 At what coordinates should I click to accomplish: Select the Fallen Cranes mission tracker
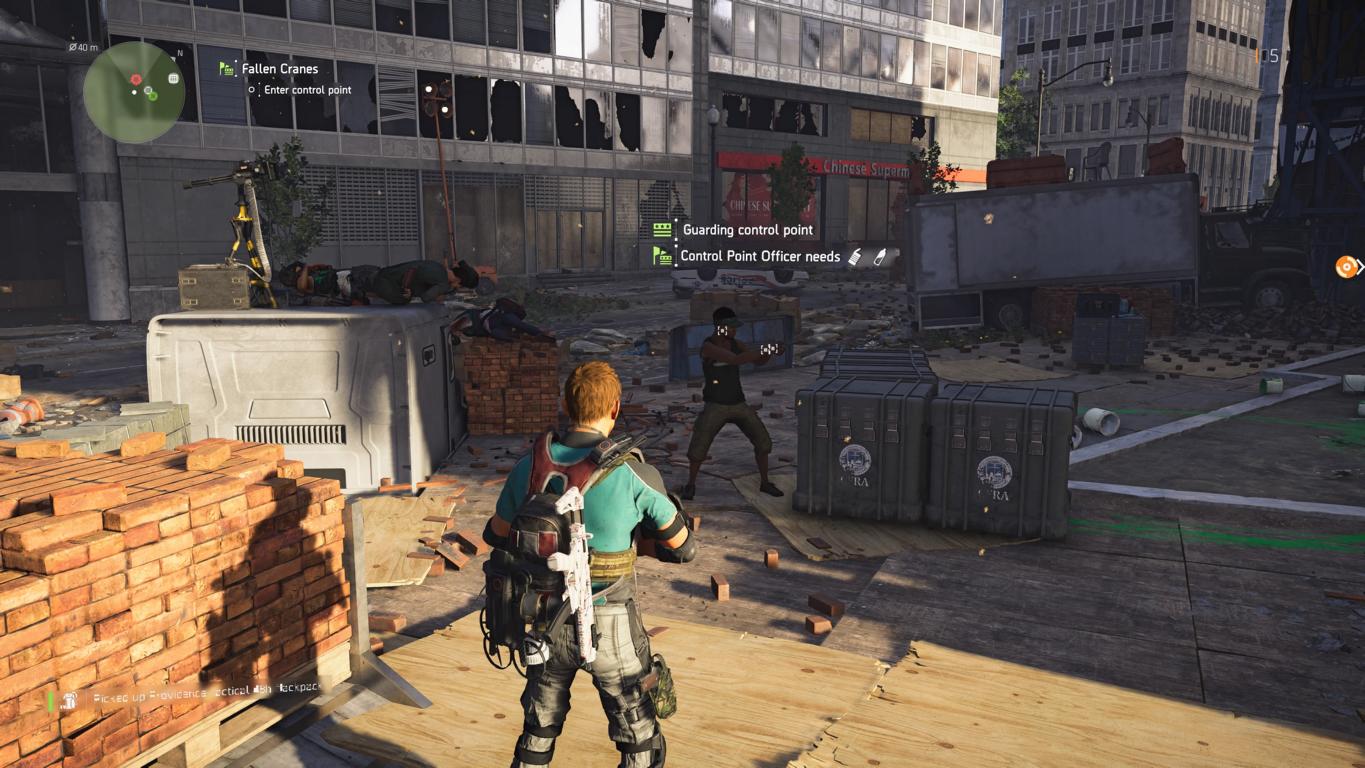coord(279,69)
